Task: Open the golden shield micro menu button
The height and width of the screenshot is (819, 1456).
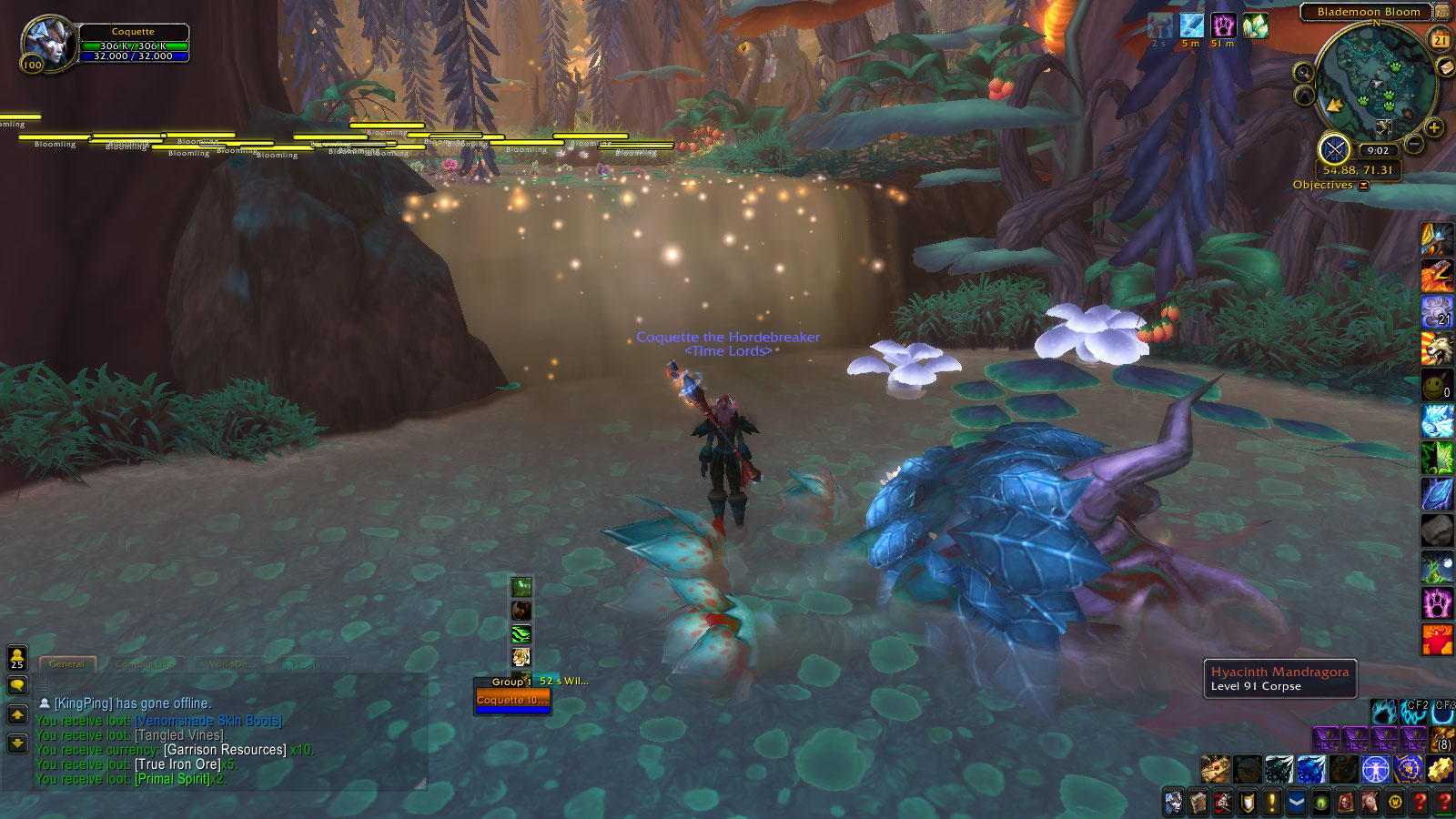Action: 1248,803
